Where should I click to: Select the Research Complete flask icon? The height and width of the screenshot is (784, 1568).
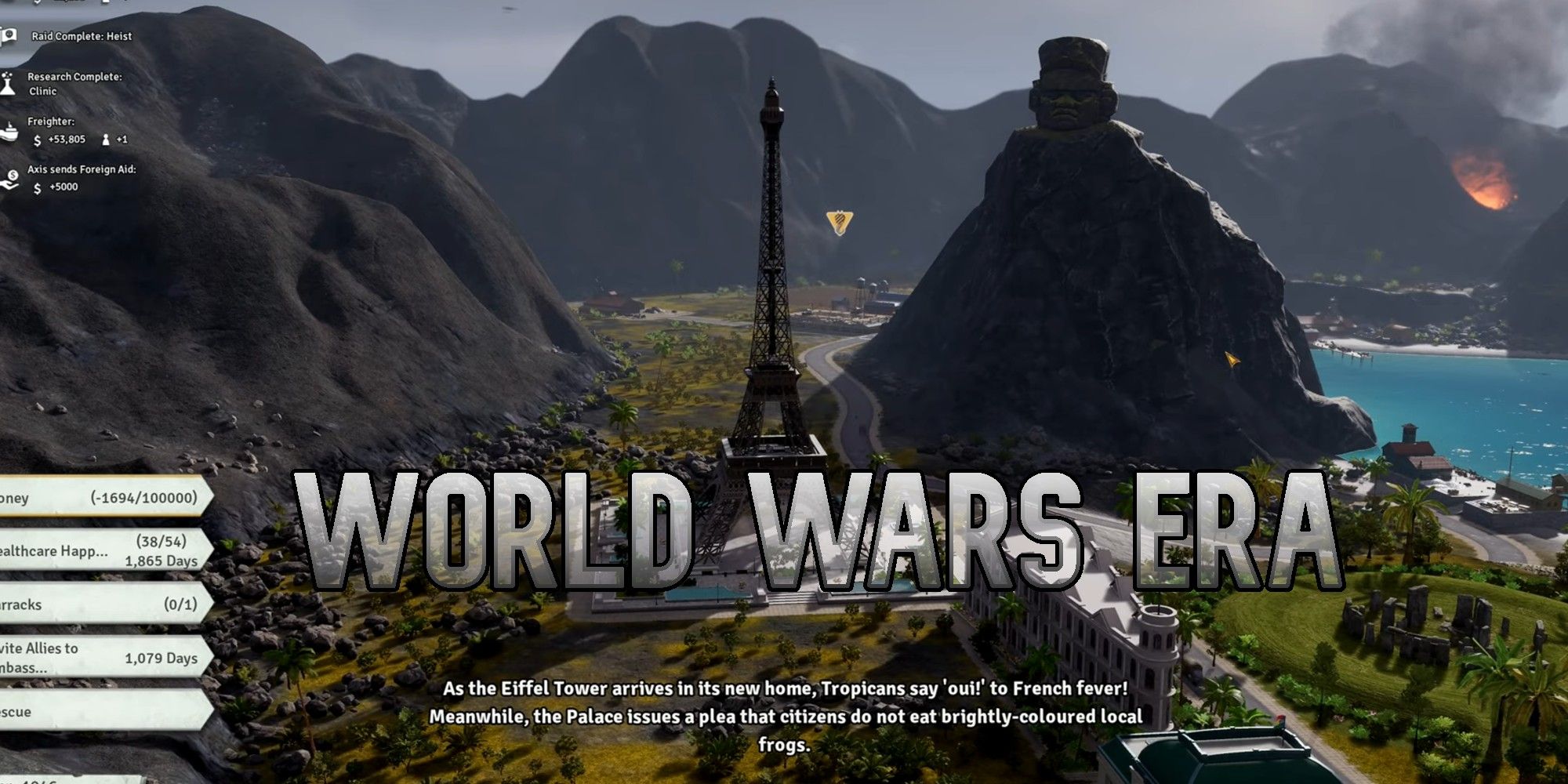pyautogui.click(x=6, y=82)
